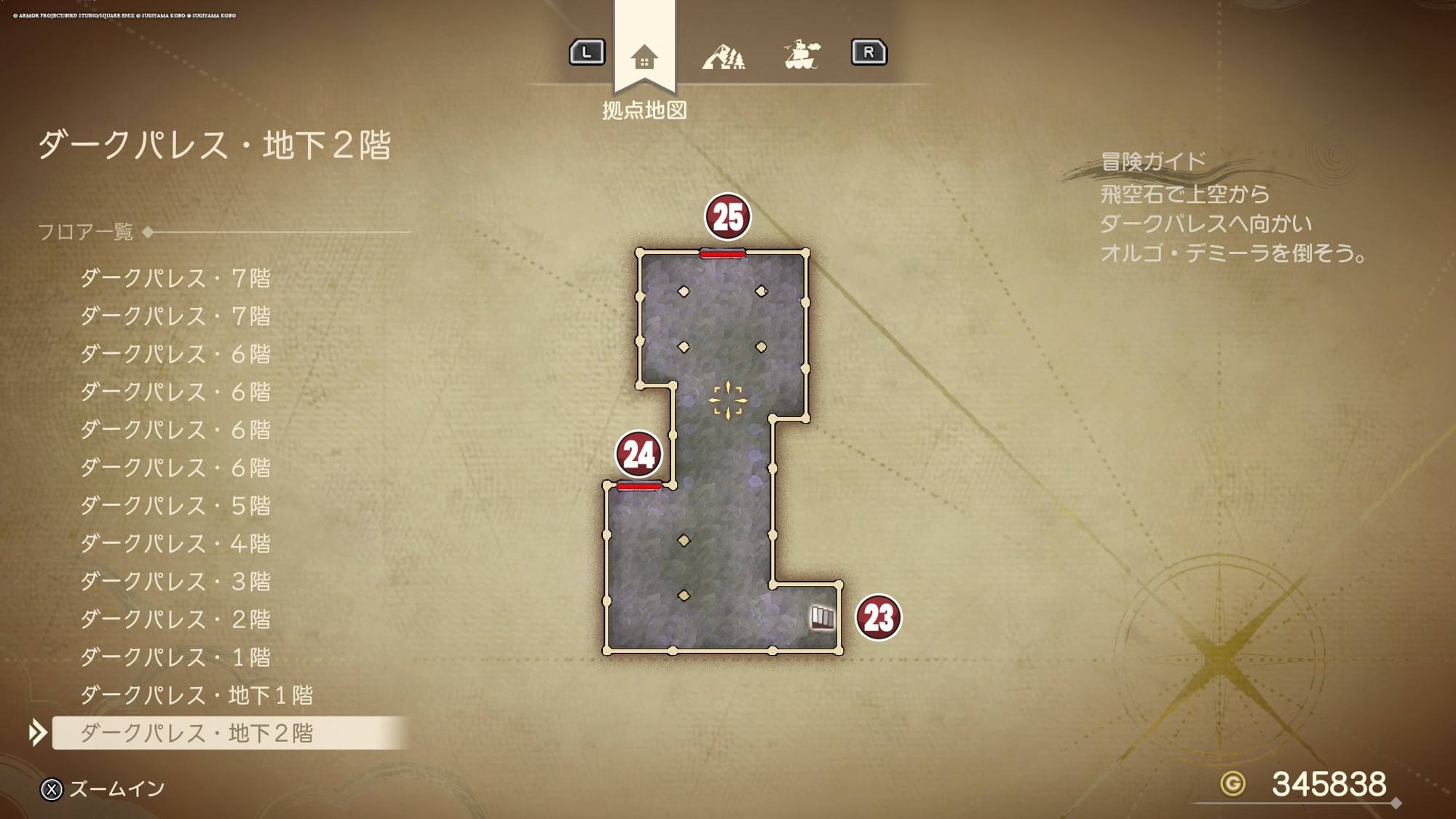The image size is (1456, 819).
Task: Choose ダークパレス・4階 from the floor list
Action: coord(175,543)
